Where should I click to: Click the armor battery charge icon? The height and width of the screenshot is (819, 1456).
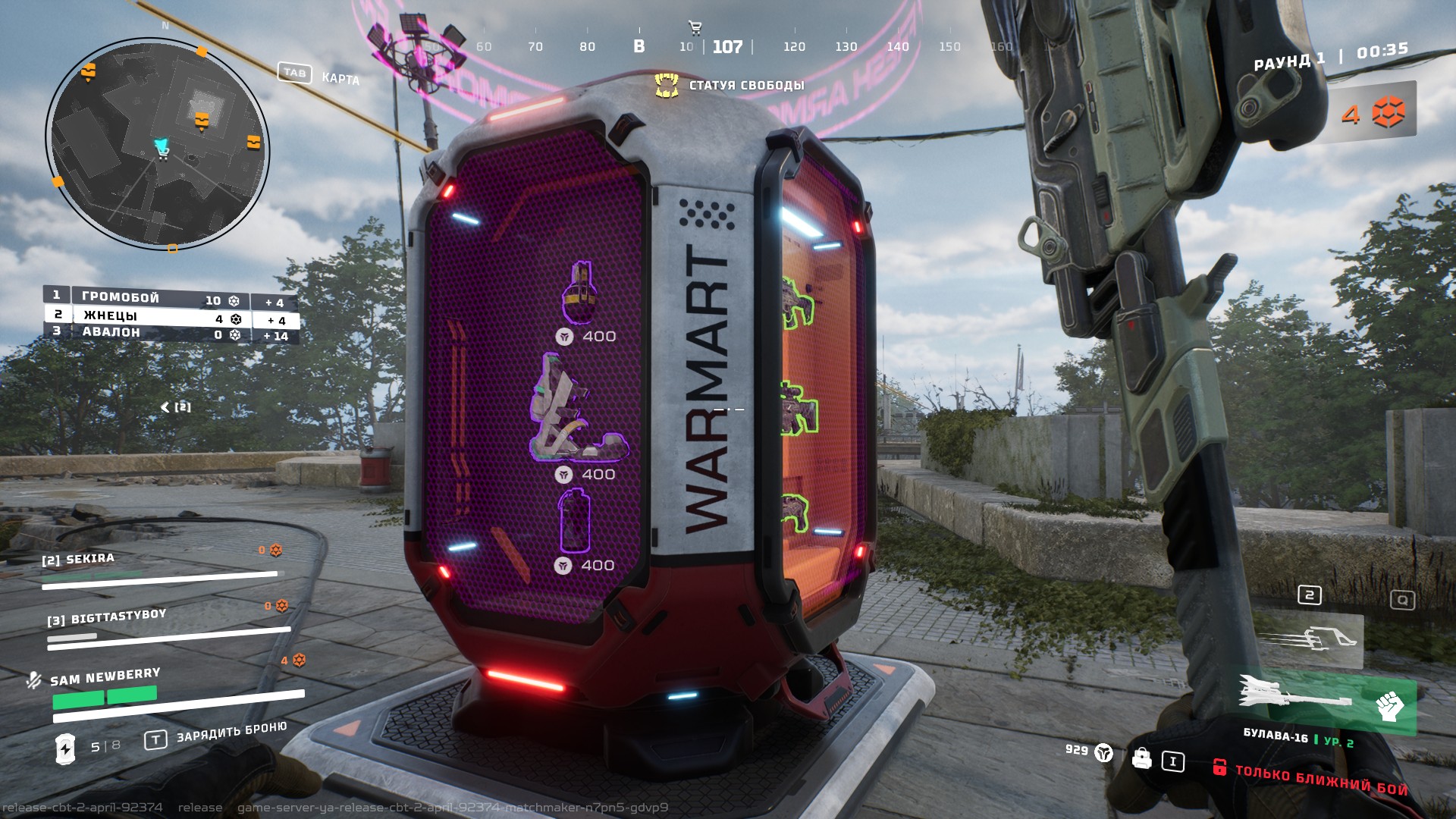click(66, 748)
